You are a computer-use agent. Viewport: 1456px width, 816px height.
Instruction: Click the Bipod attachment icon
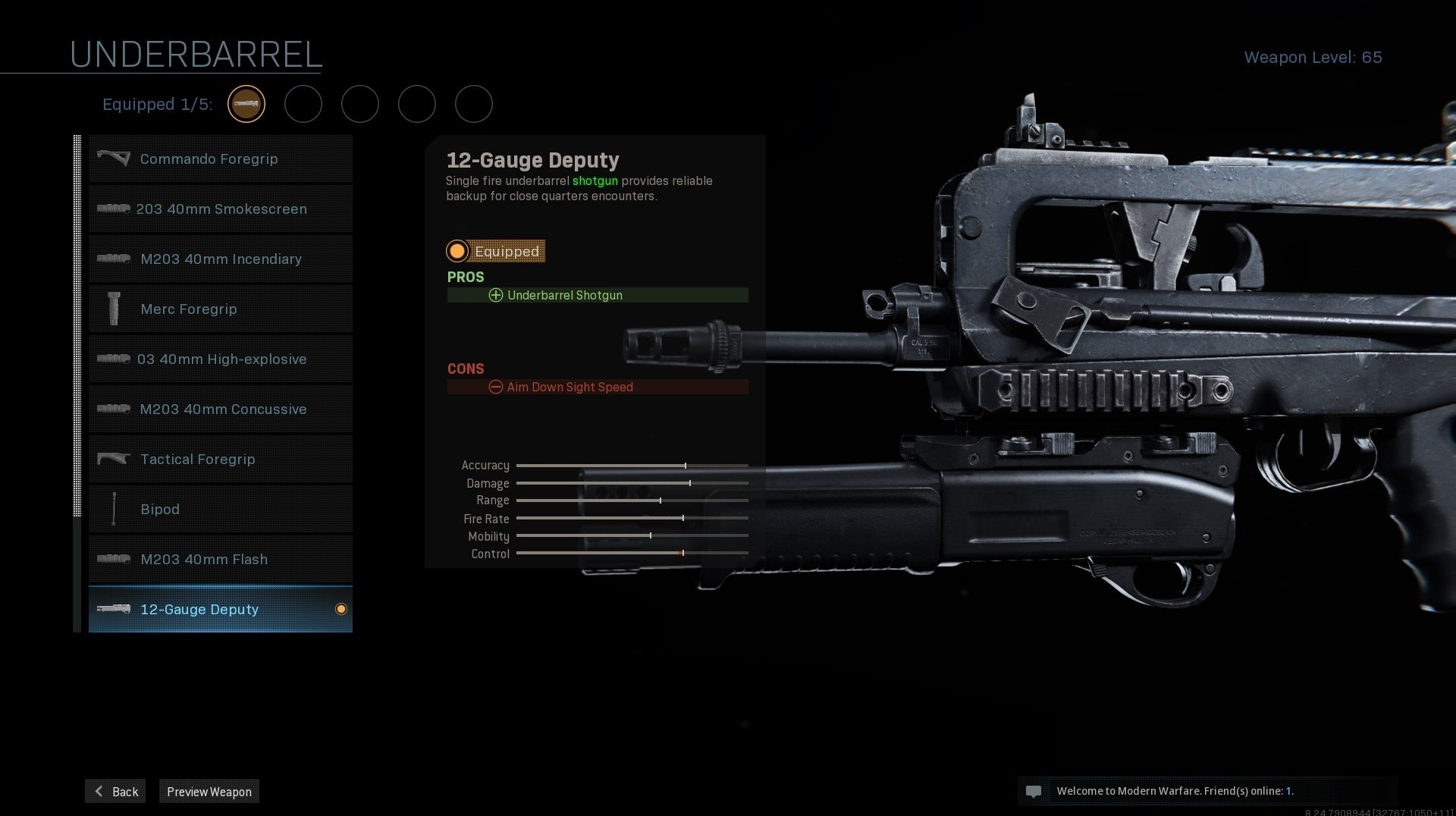(114, 509)
